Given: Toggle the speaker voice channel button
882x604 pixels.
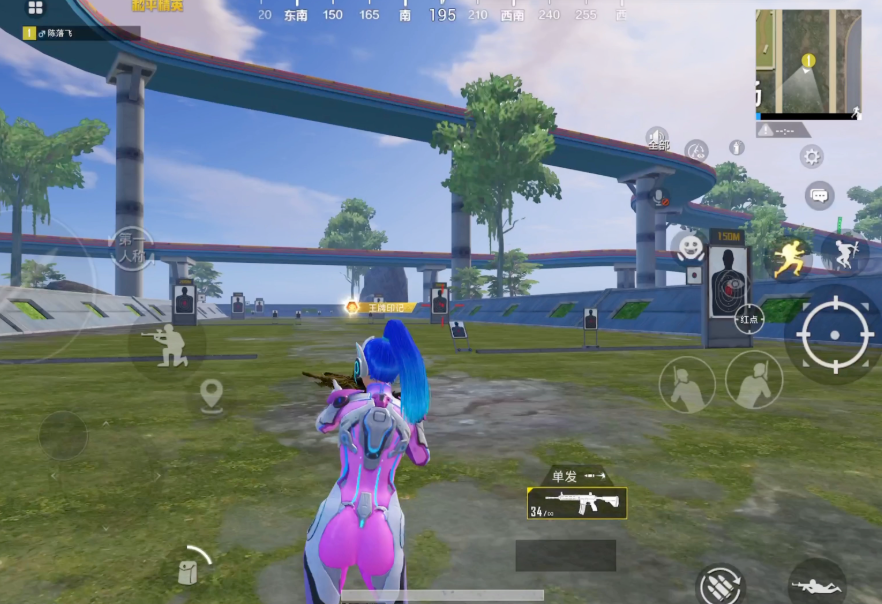Looking at the screenshot, I should tap(656, 137).
